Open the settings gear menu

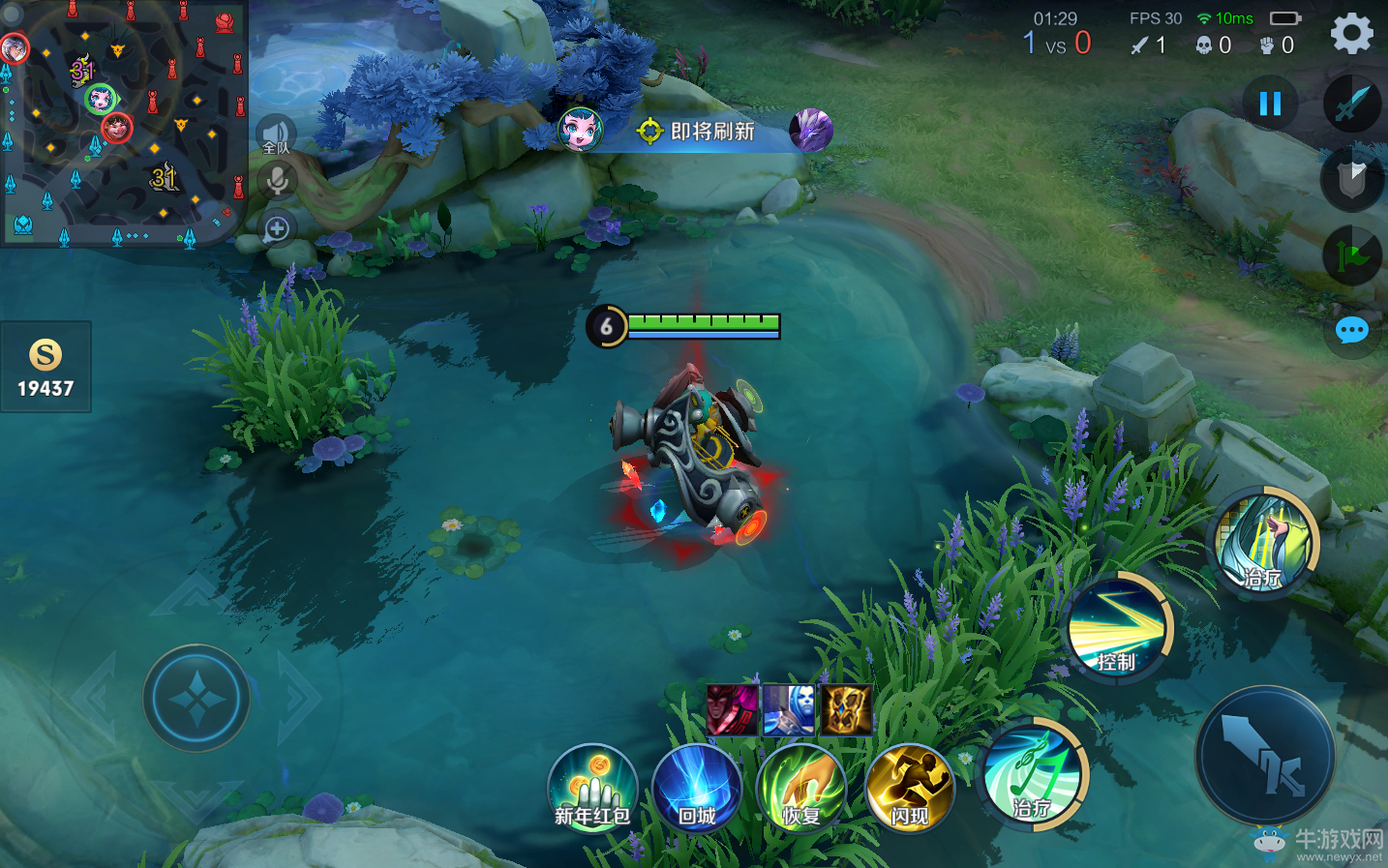1351,34
